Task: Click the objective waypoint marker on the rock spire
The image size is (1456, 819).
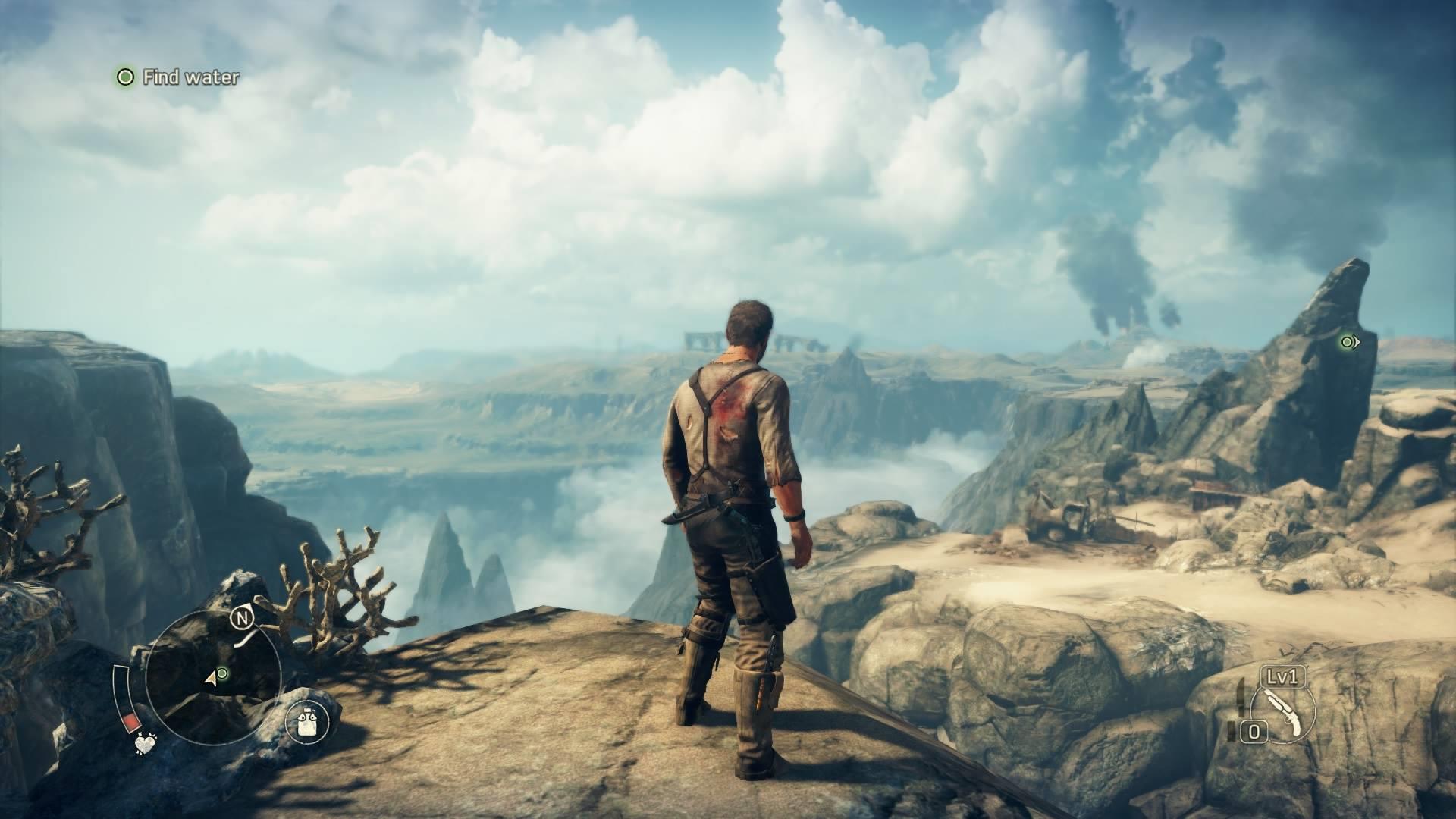Action: pyautogui.click(x=1348, y=342)
